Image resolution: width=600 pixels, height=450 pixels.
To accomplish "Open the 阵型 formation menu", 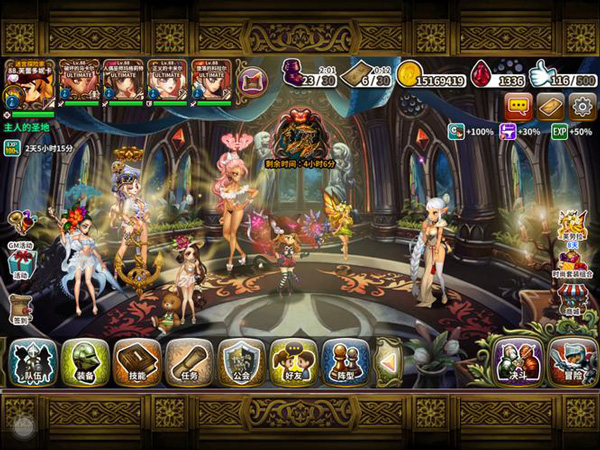I will coord(345,361).
